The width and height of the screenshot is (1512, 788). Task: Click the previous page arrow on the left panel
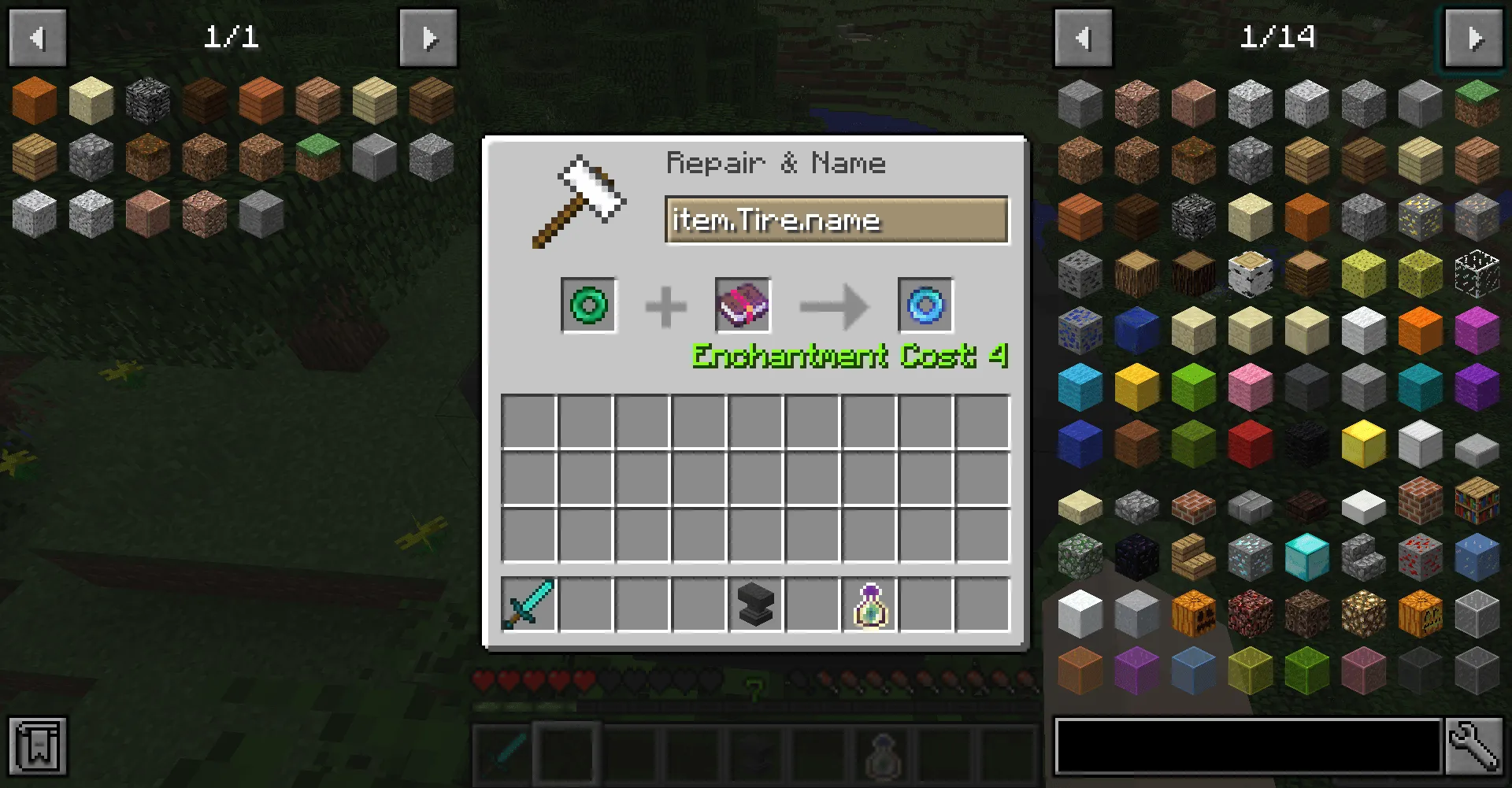(37, 37)
